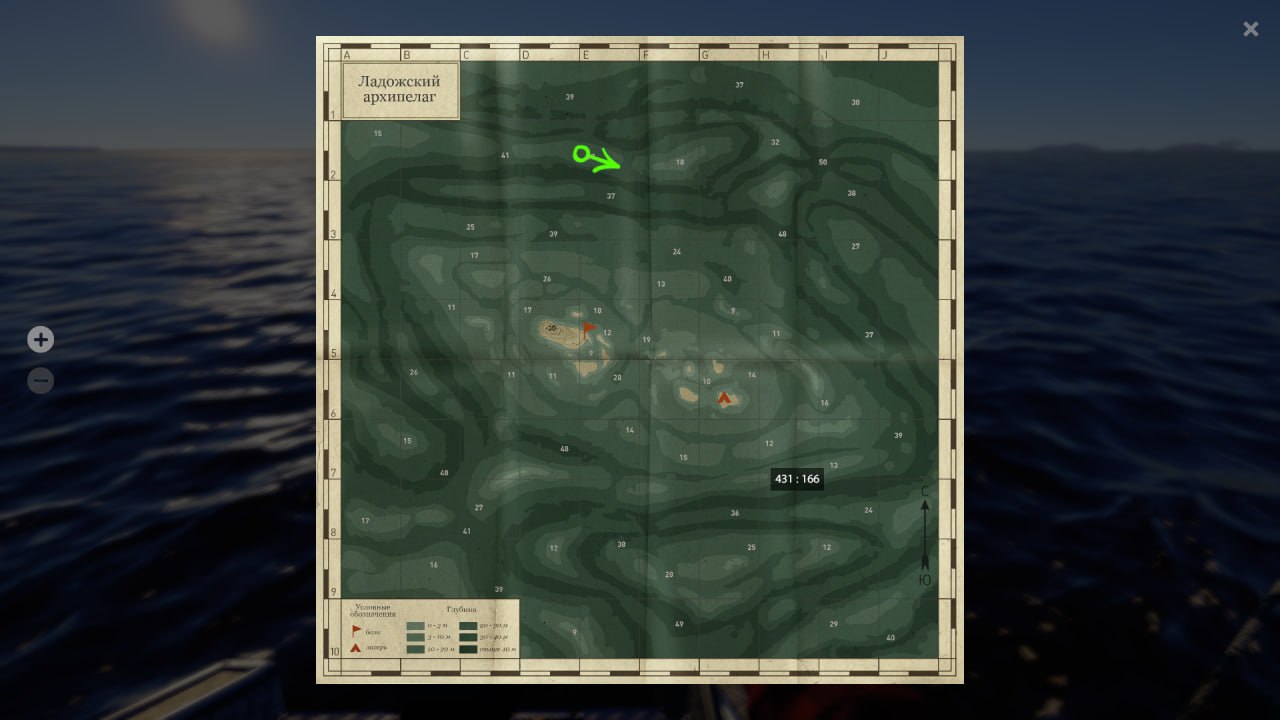Select the green player position arrow
1280x720 pixels.
point(595,158)
